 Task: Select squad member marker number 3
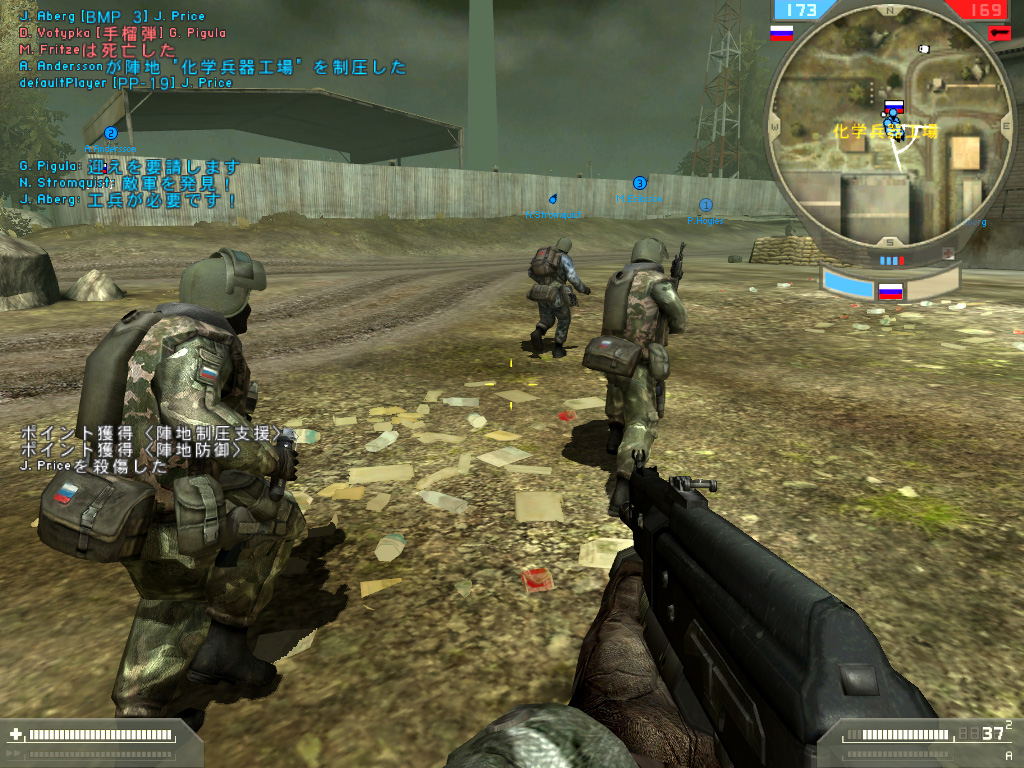pos(640,183)
